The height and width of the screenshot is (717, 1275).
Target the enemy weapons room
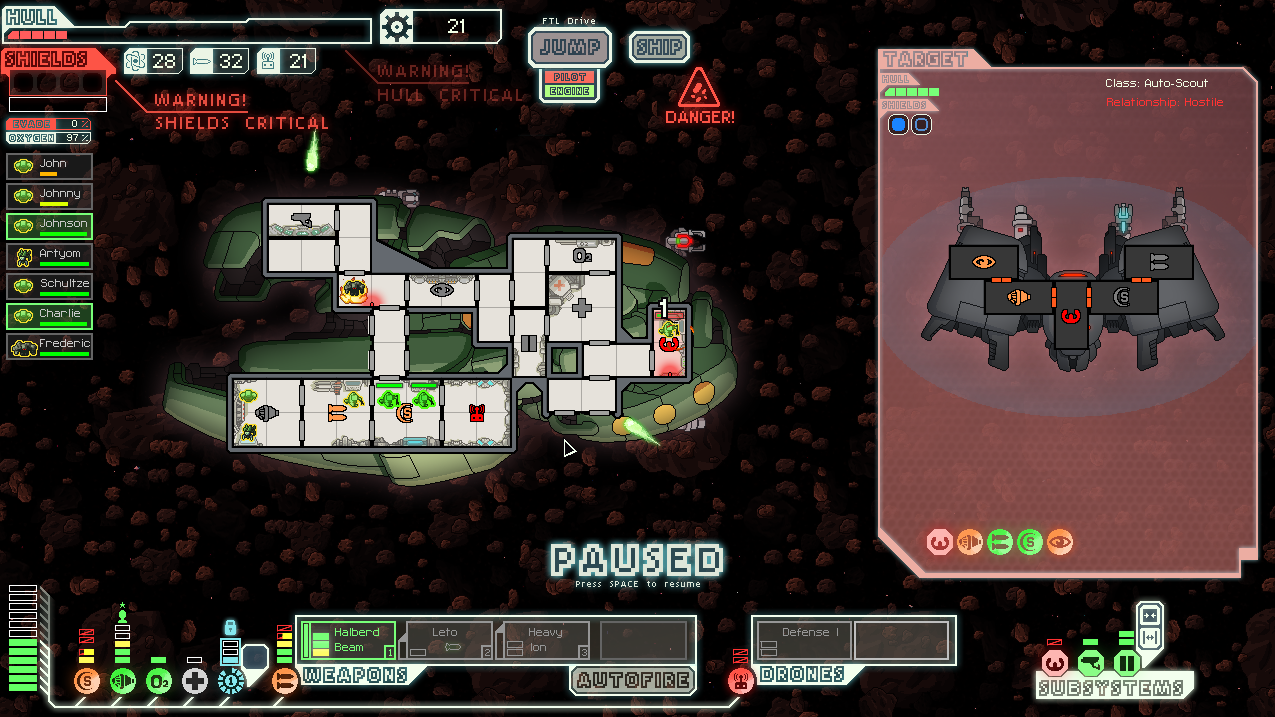tap(1159, 262)
